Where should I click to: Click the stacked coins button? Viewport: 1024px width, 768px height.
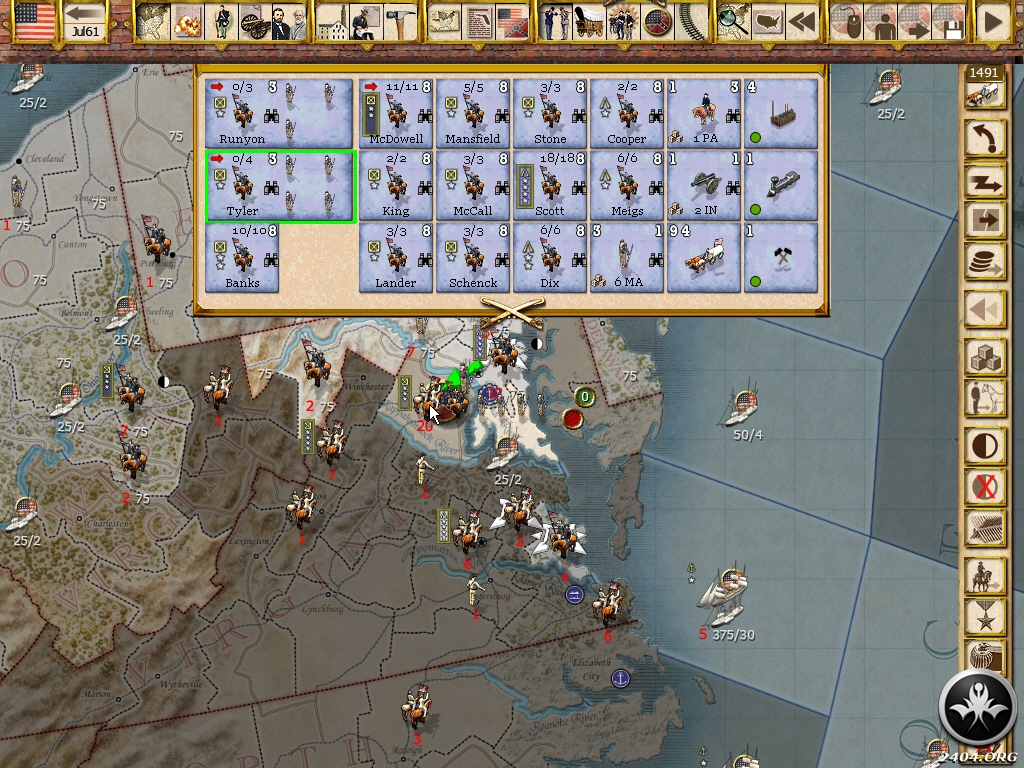[985, 264]
